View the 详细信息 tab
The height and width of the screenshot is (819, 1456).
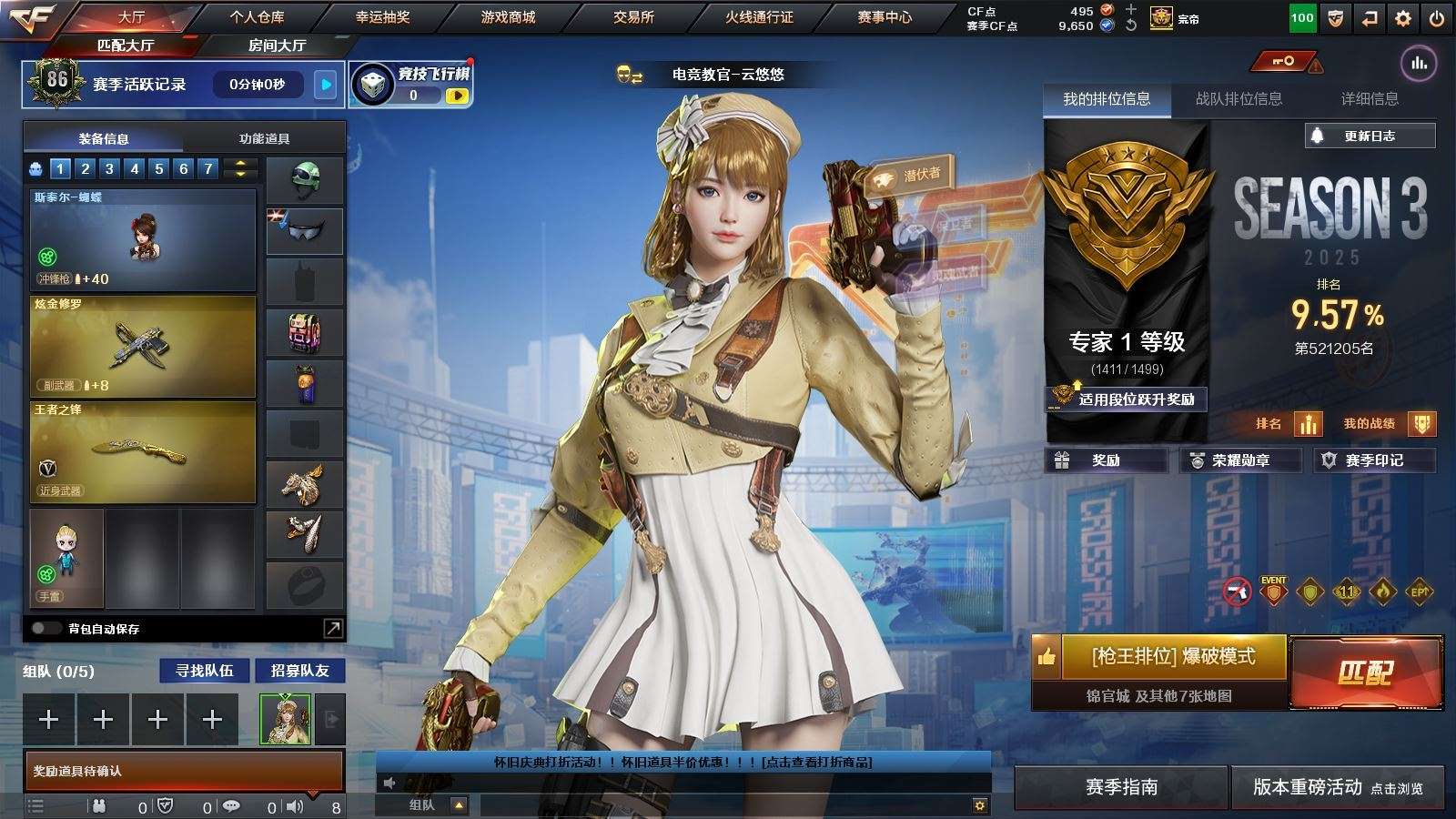(1370, 99)
